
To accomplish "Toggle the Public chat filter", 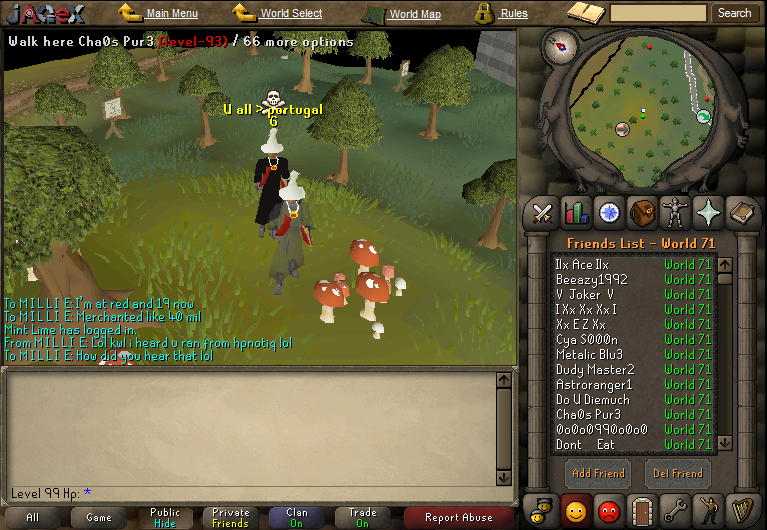I will click(165, 517).
